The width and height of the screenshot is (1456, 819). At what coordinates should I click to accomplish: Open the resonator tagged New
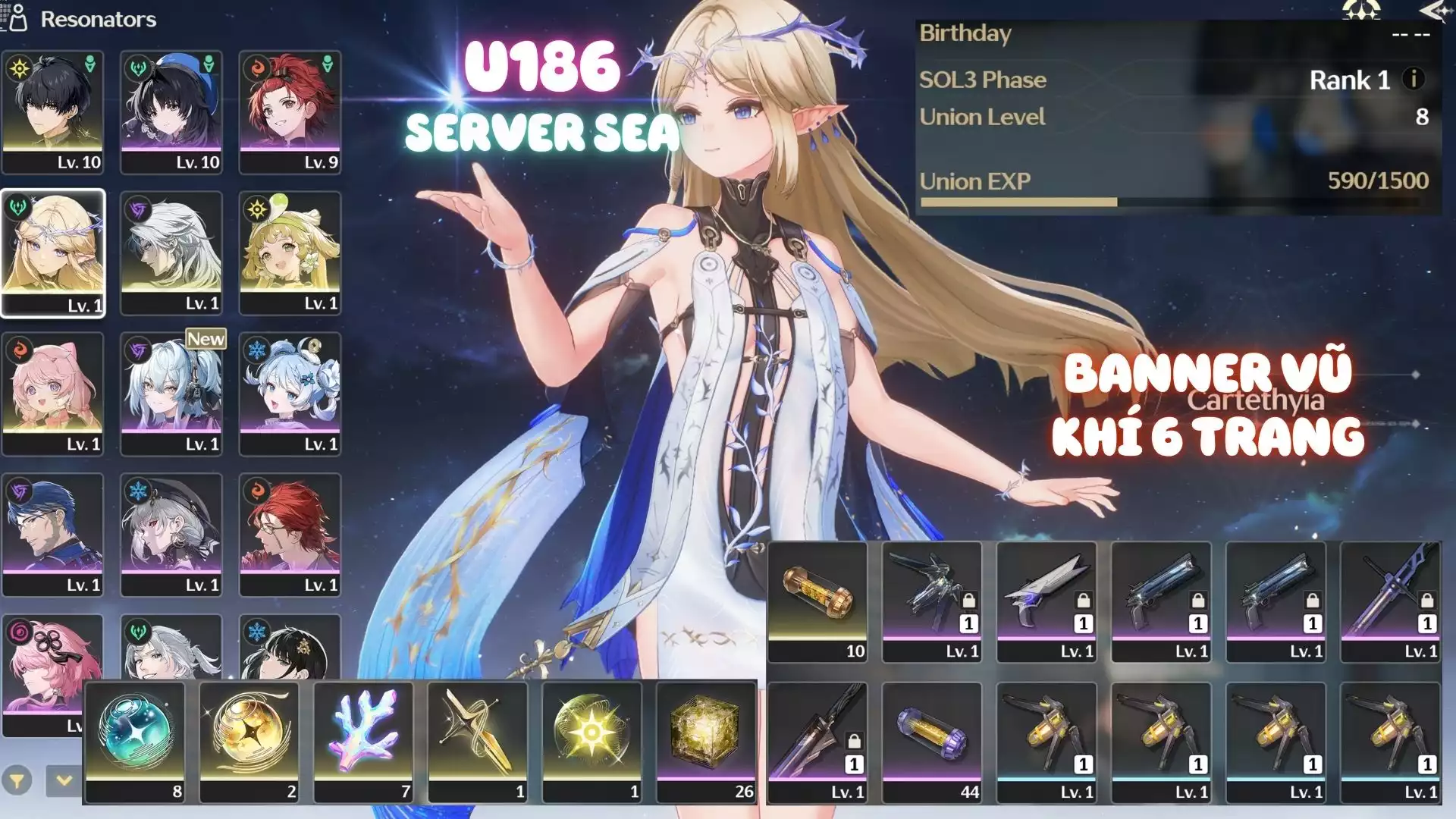[x=171, y=394]
